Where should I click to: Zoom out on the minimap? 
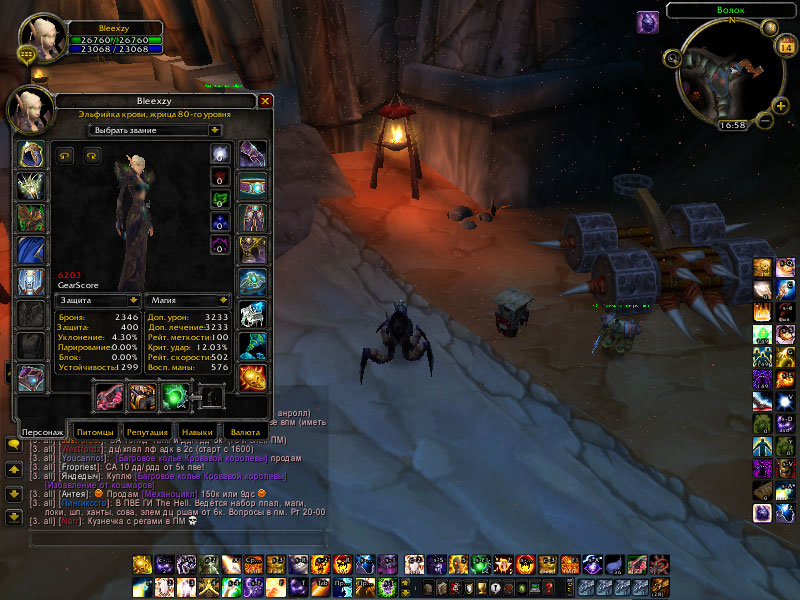766,121
